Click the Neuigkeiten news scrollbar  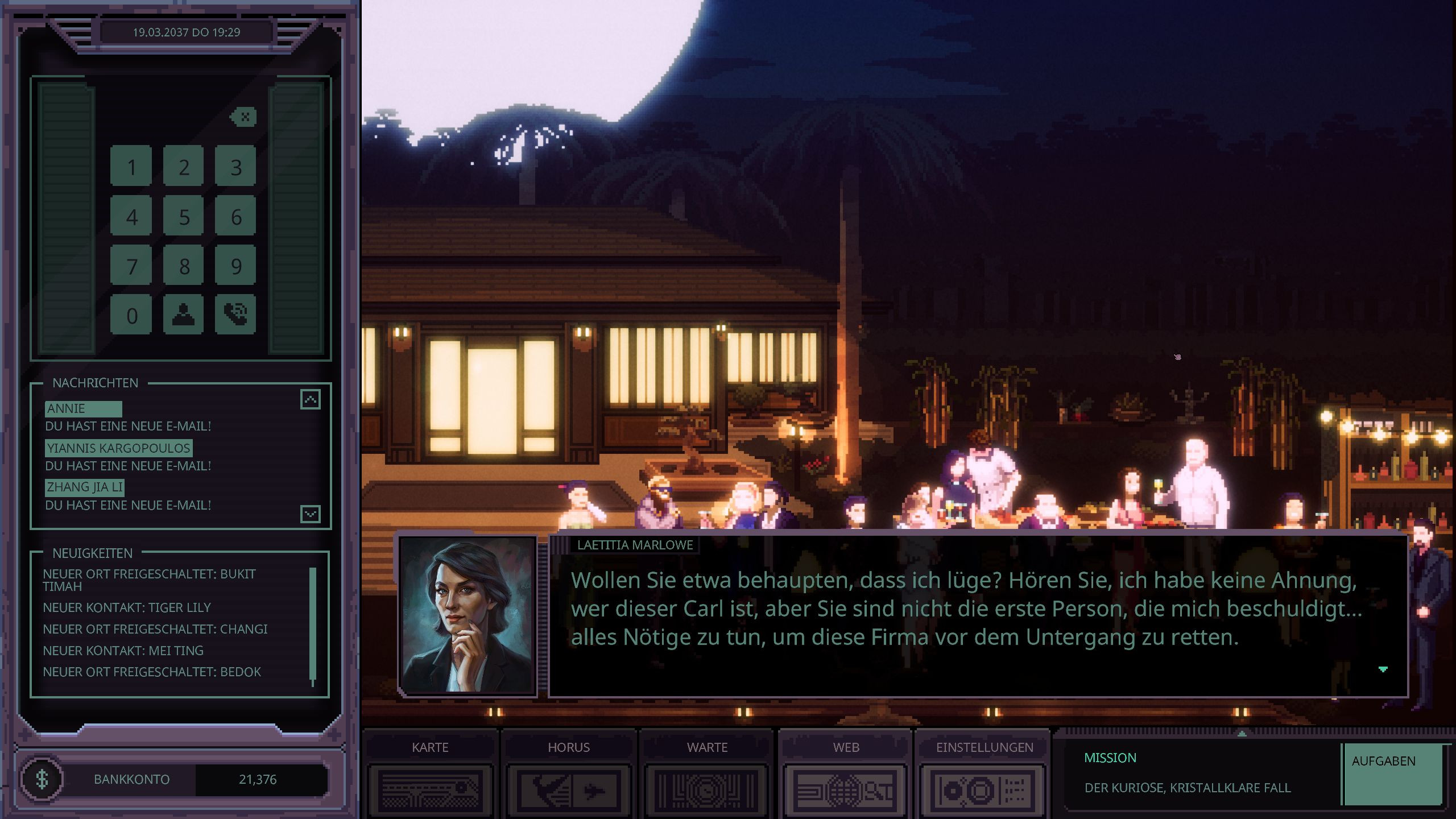(x=312, y=626)
